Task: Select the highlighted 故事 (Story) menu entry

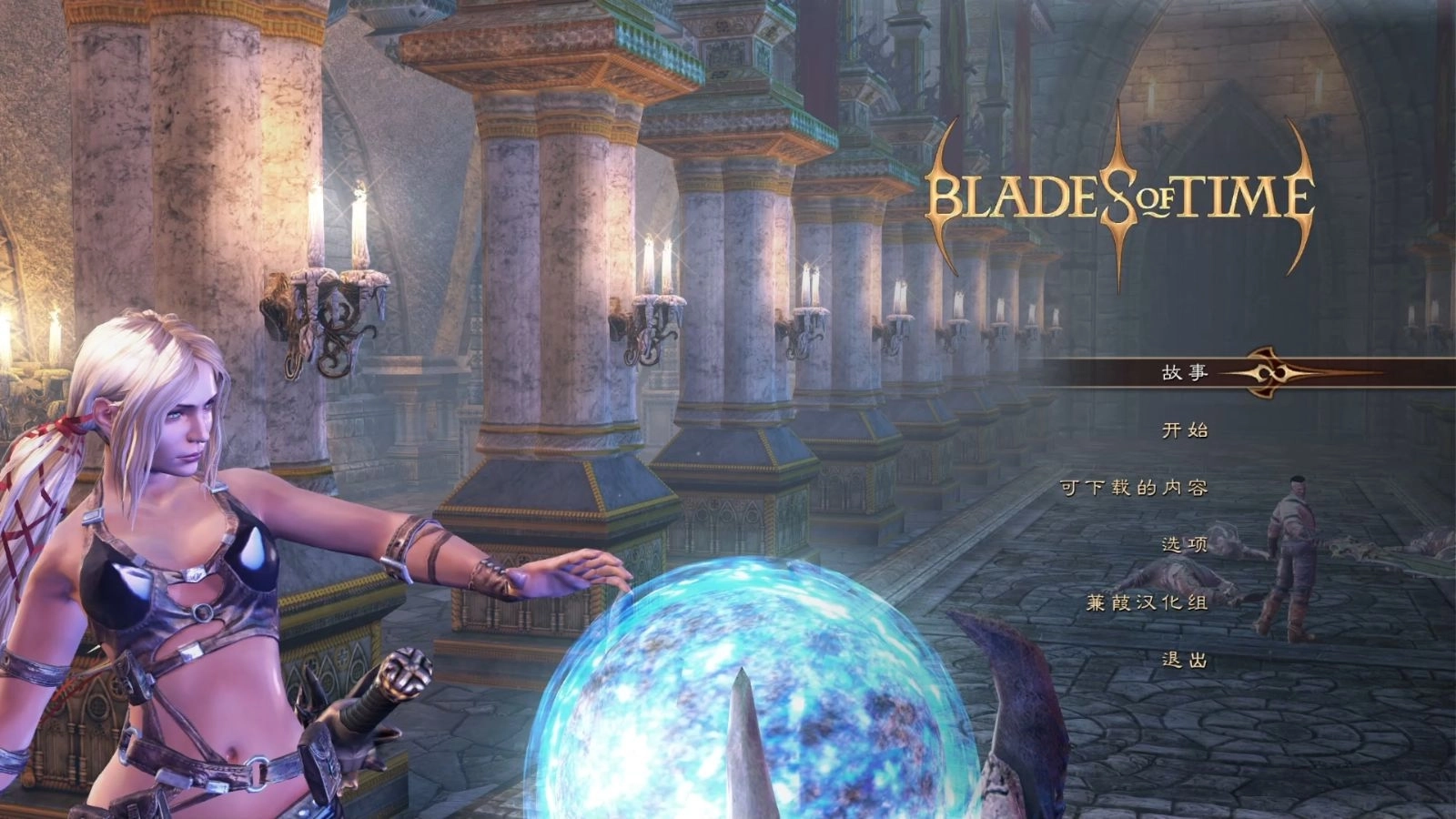Action: [x=1184, y=372]
